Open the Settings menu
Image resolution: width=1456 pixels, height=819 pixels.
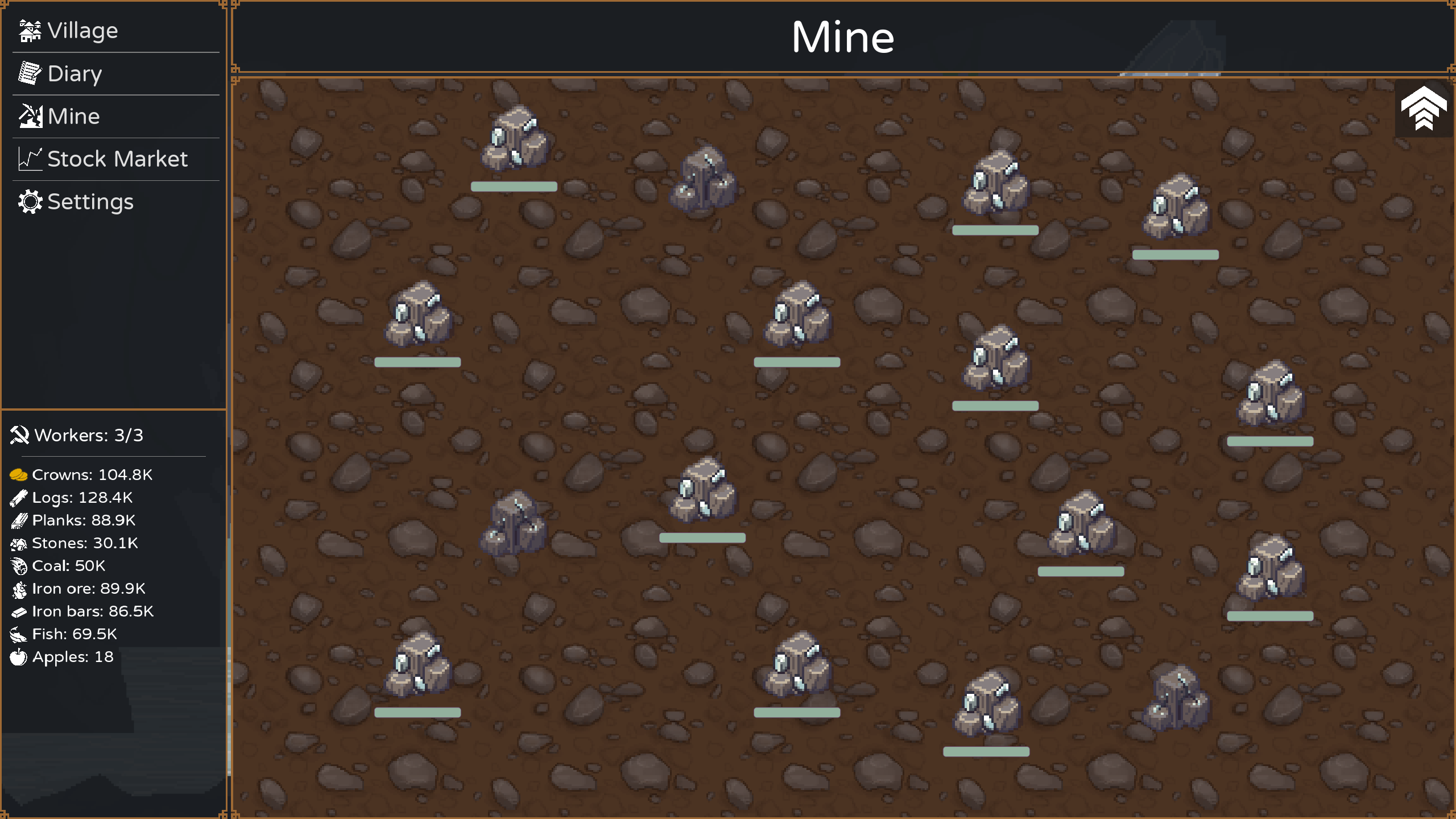(x=90, y=202)
